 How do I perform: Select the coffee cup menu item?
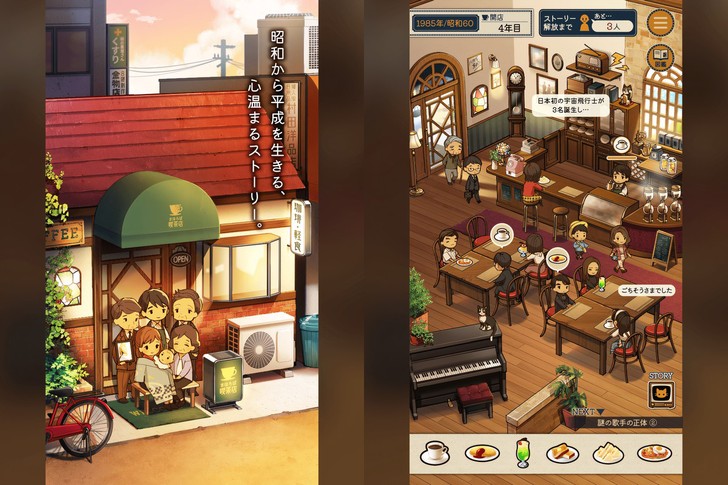tap(435, 452)
